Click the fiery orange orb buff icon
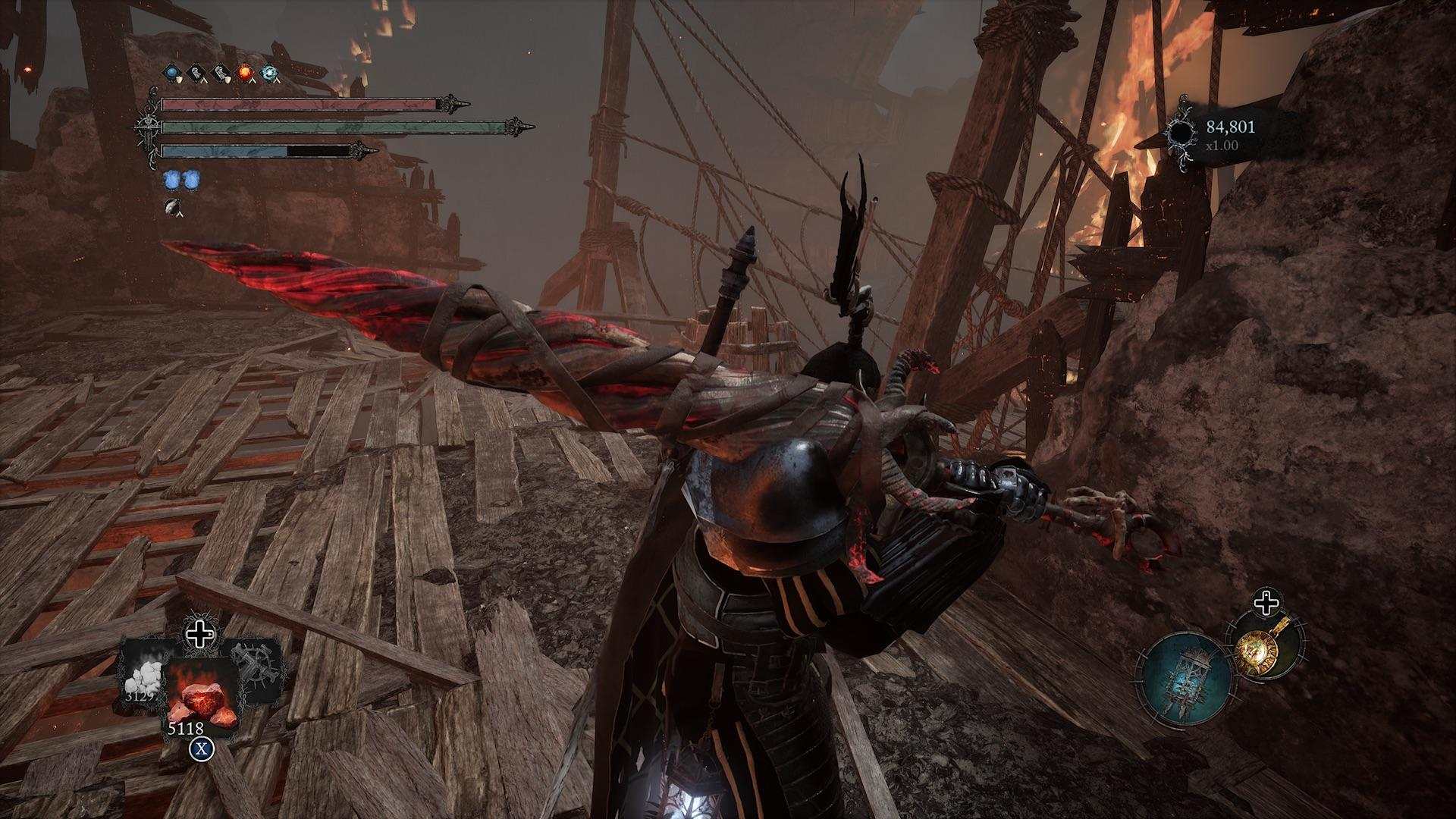Image resolution: width=1456 pixels, height=819 pixels. (245, 73)
